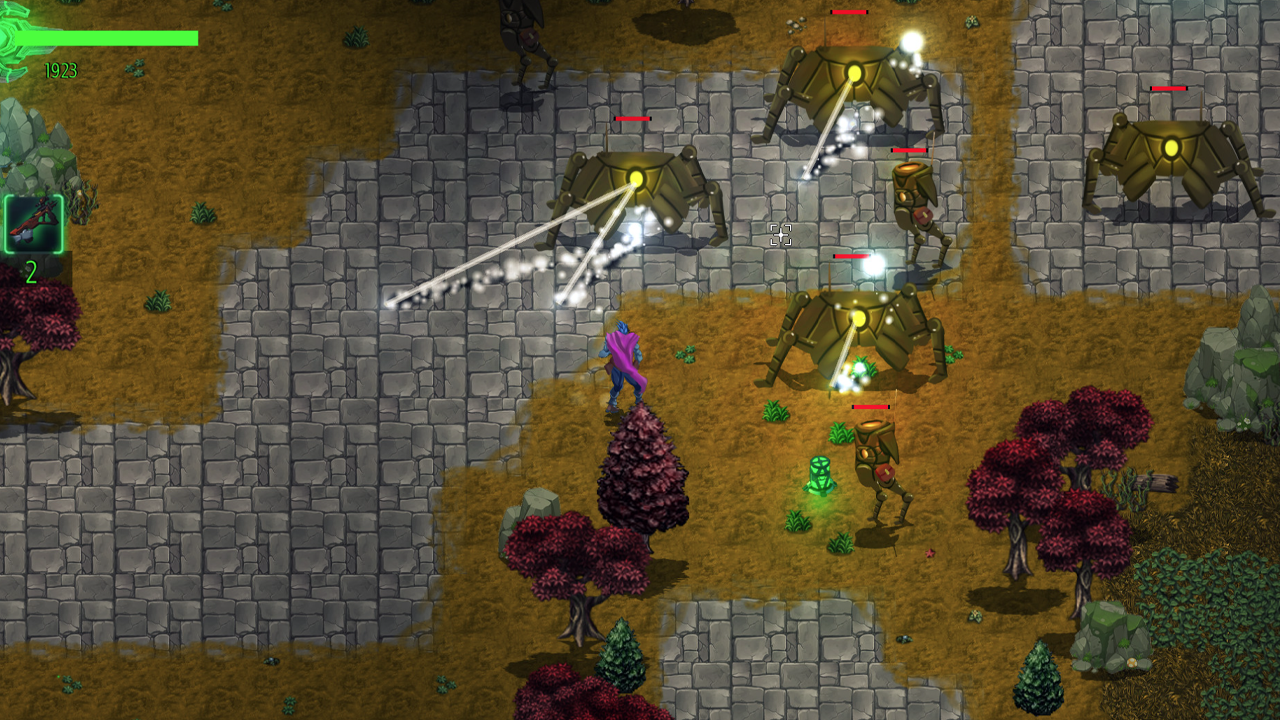The width and height of the screenshot is (1280, 720).
Task: Select the red rifle weapon slot
Action: [x=34, y=224]
